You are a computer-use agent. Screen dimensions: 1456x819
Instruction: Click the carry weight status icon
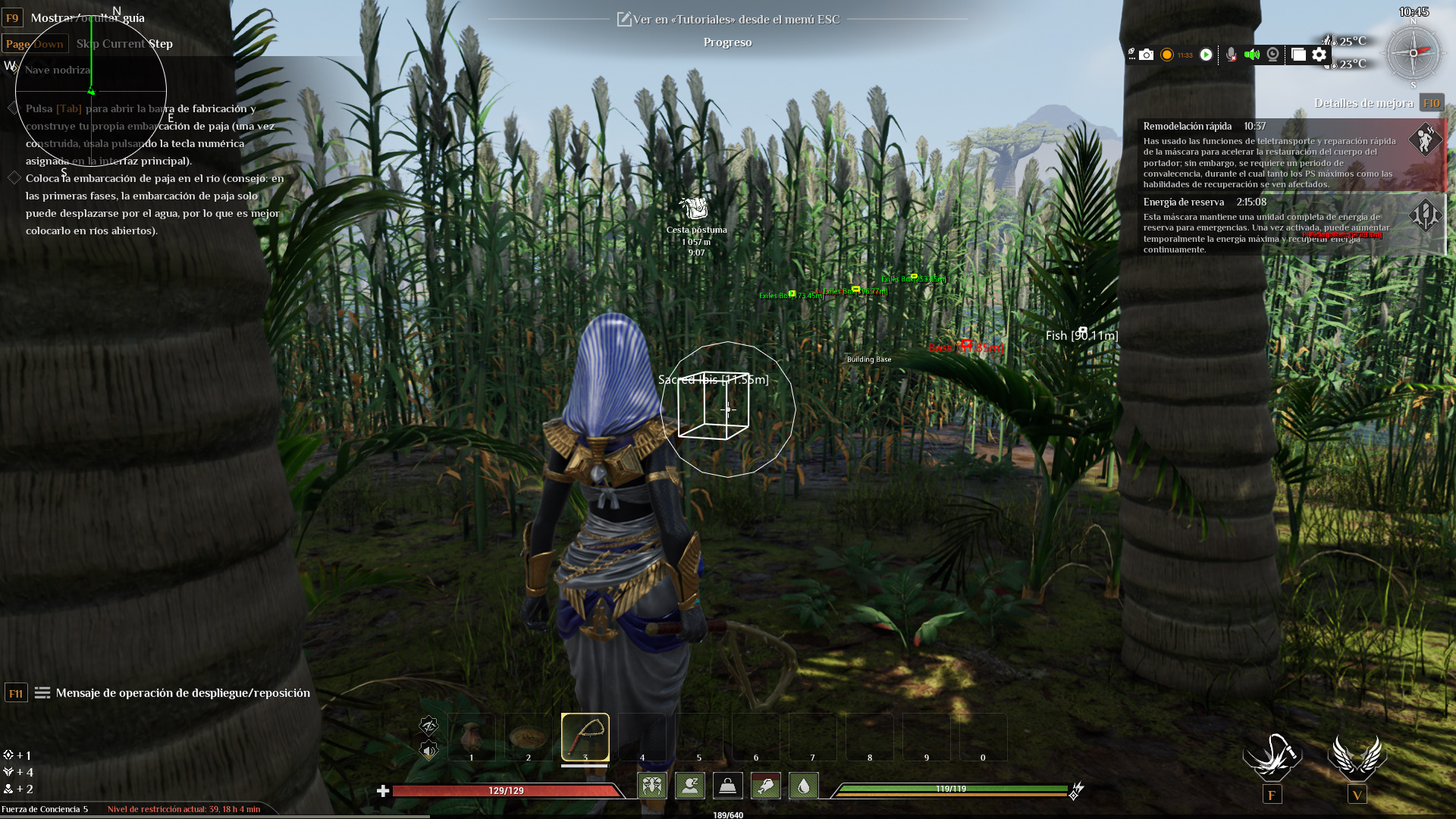coord(728,786)
